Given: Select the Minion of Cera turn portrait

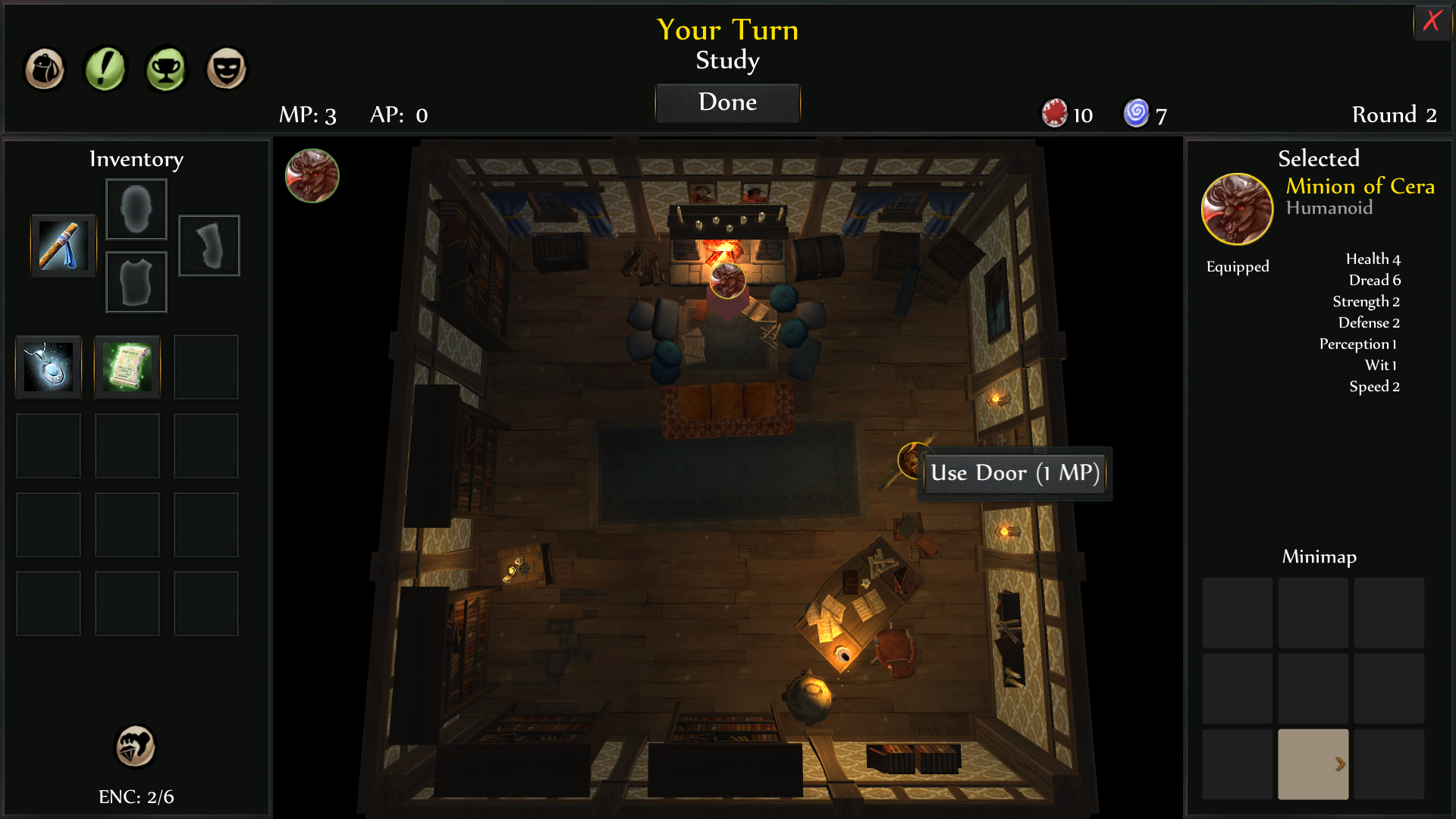Looking at the screenshot, I should [312, 176].
